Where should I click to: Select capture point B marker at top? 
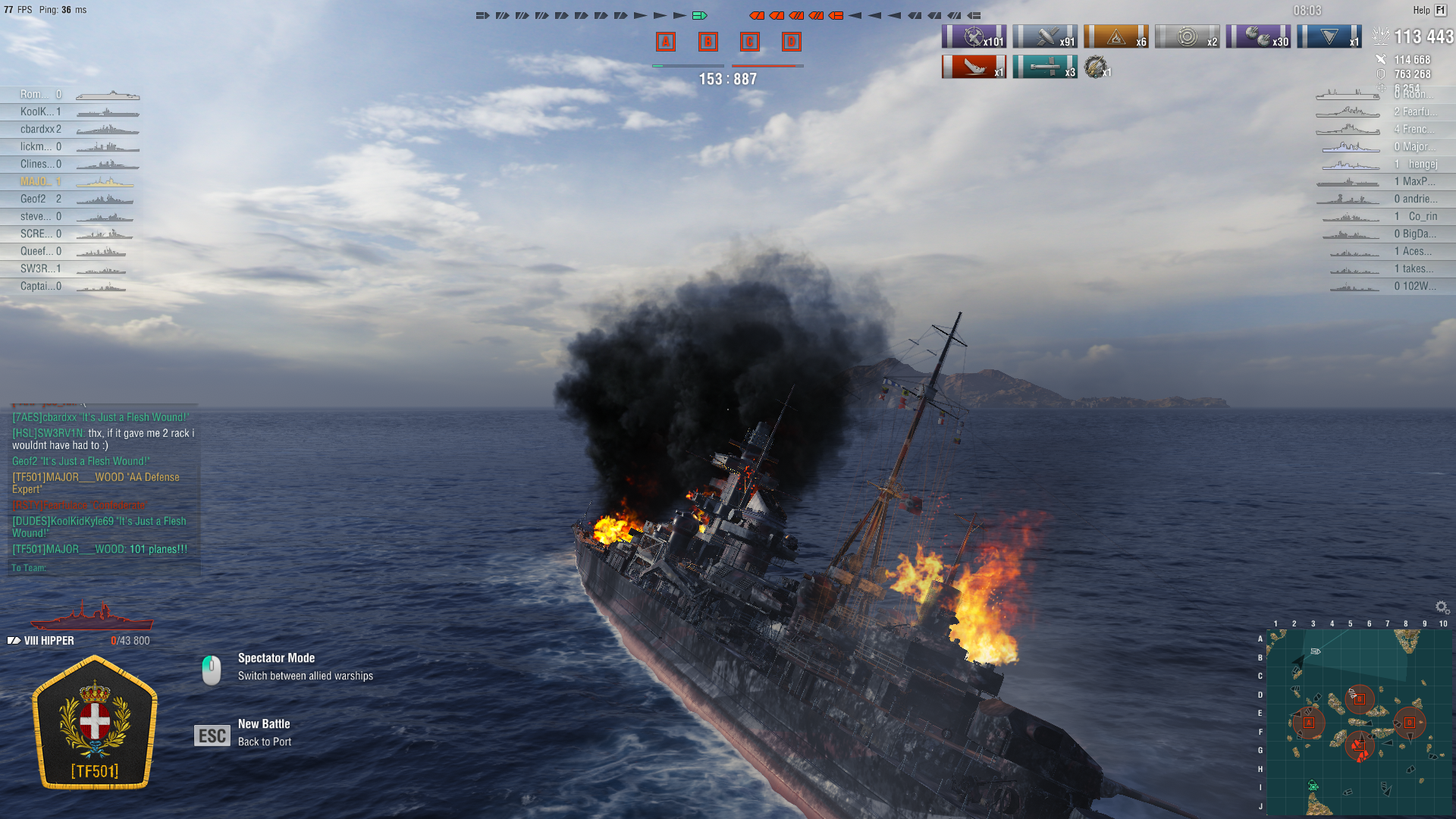[708, 42]
